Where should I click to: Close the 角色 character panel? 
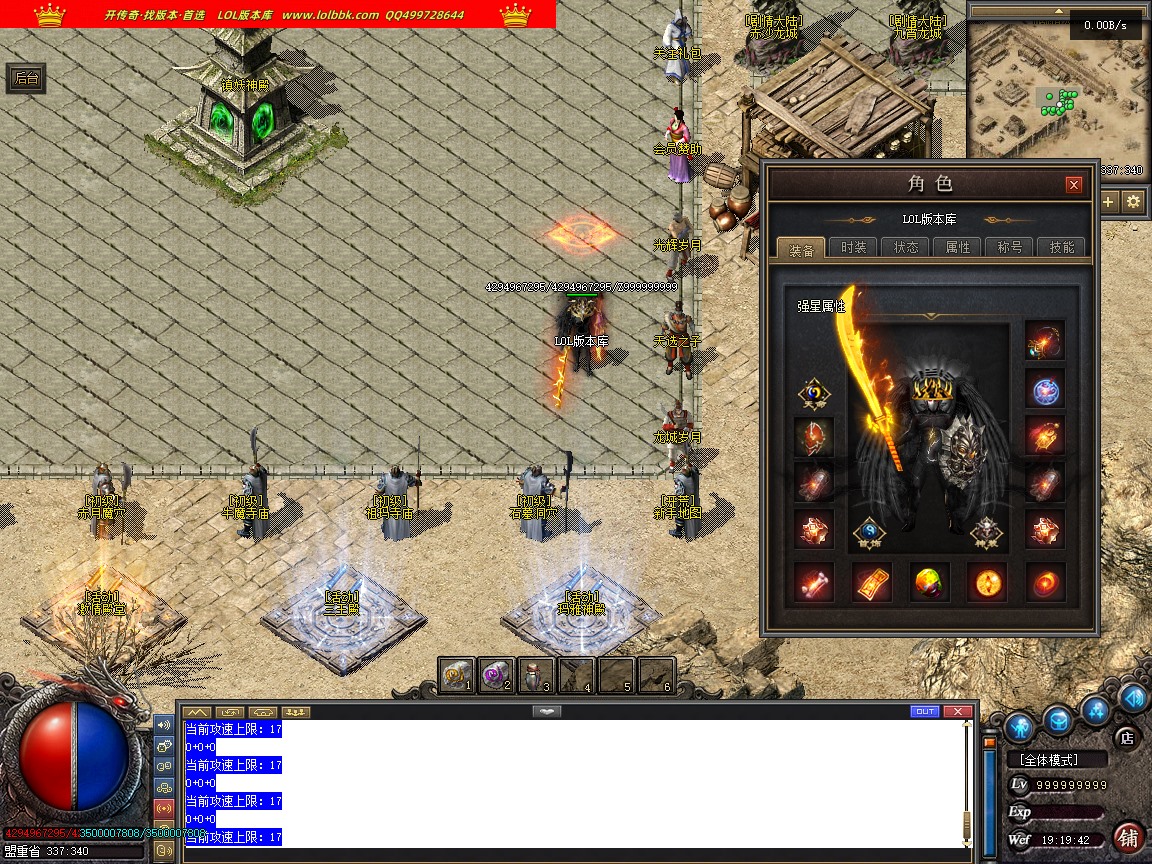(1074, 185)
